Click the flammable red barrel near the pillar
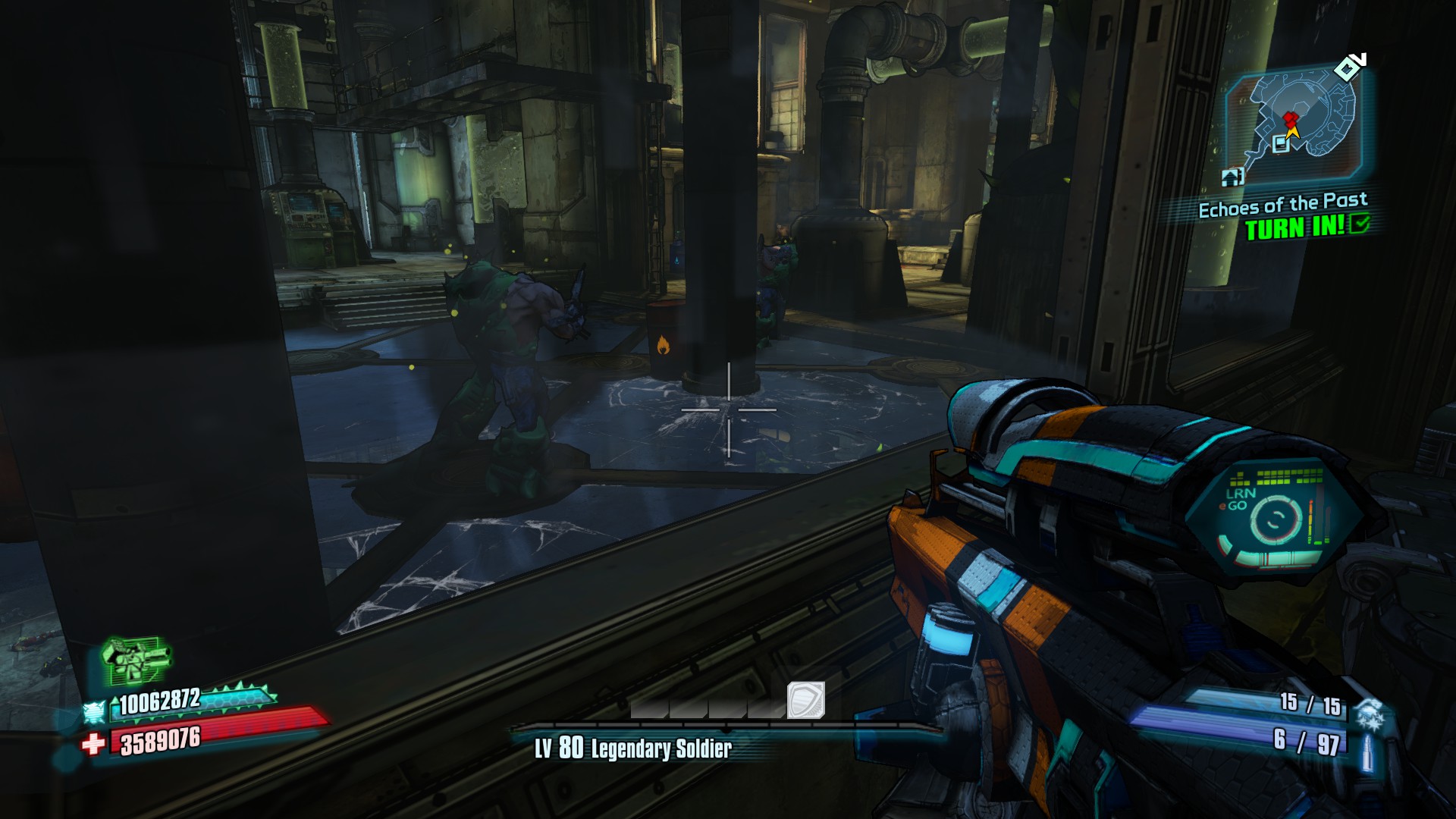 point(665,343)
